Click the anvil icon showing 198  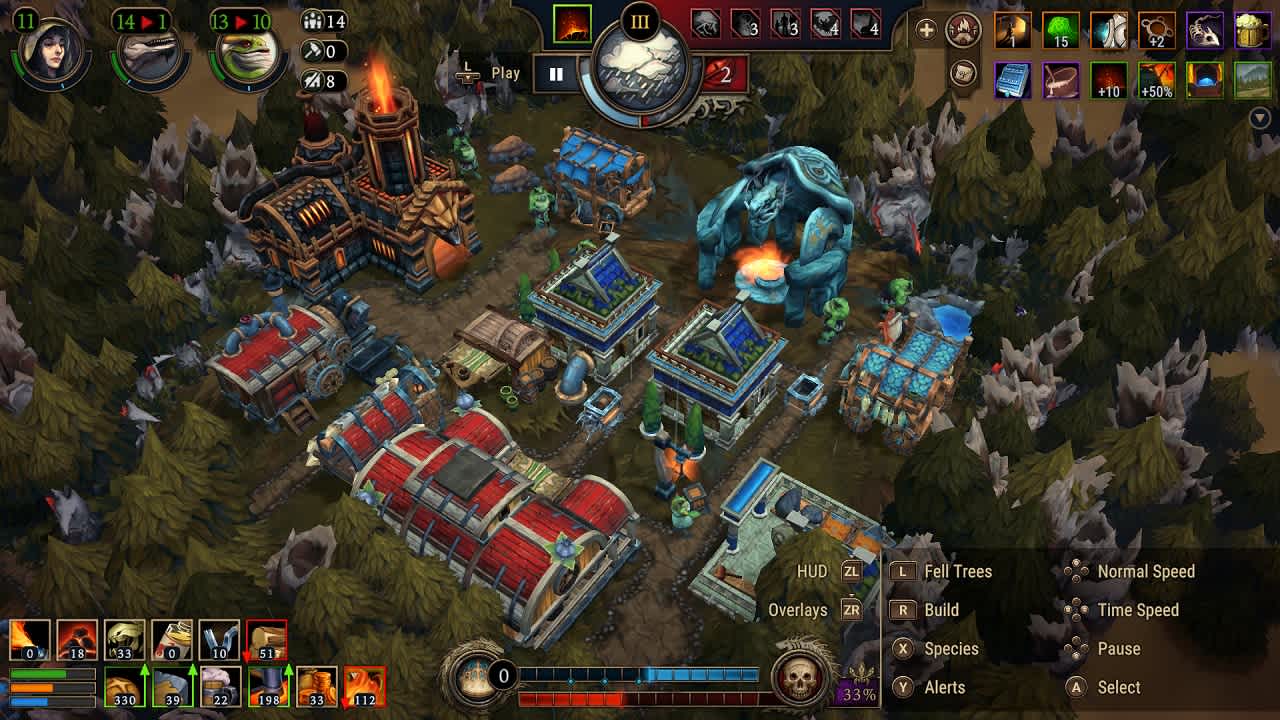pyautogui.click(x=268, y=685)
